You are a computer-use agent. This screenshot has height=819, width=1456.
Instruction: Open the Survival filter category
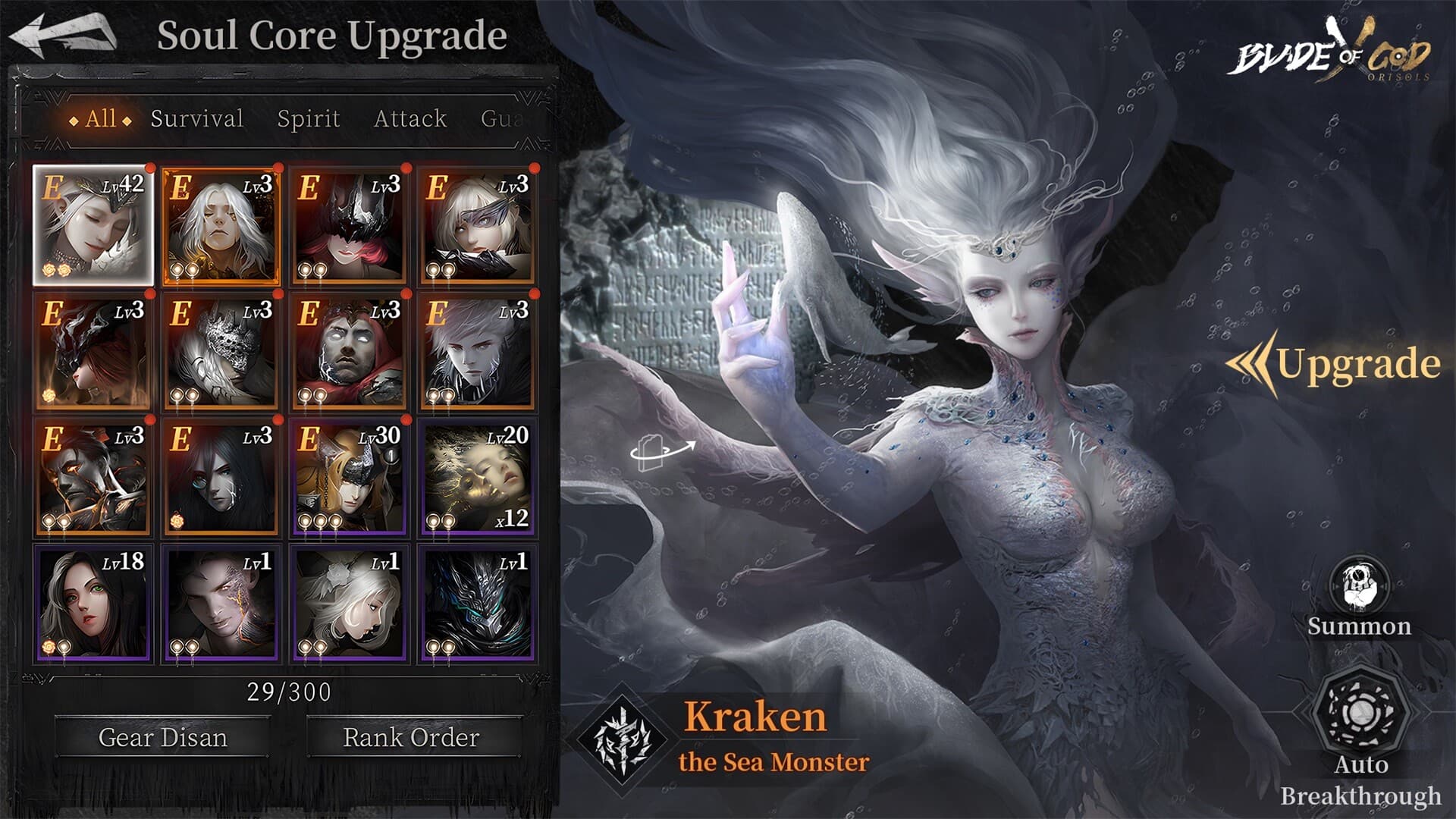point(196,118)
